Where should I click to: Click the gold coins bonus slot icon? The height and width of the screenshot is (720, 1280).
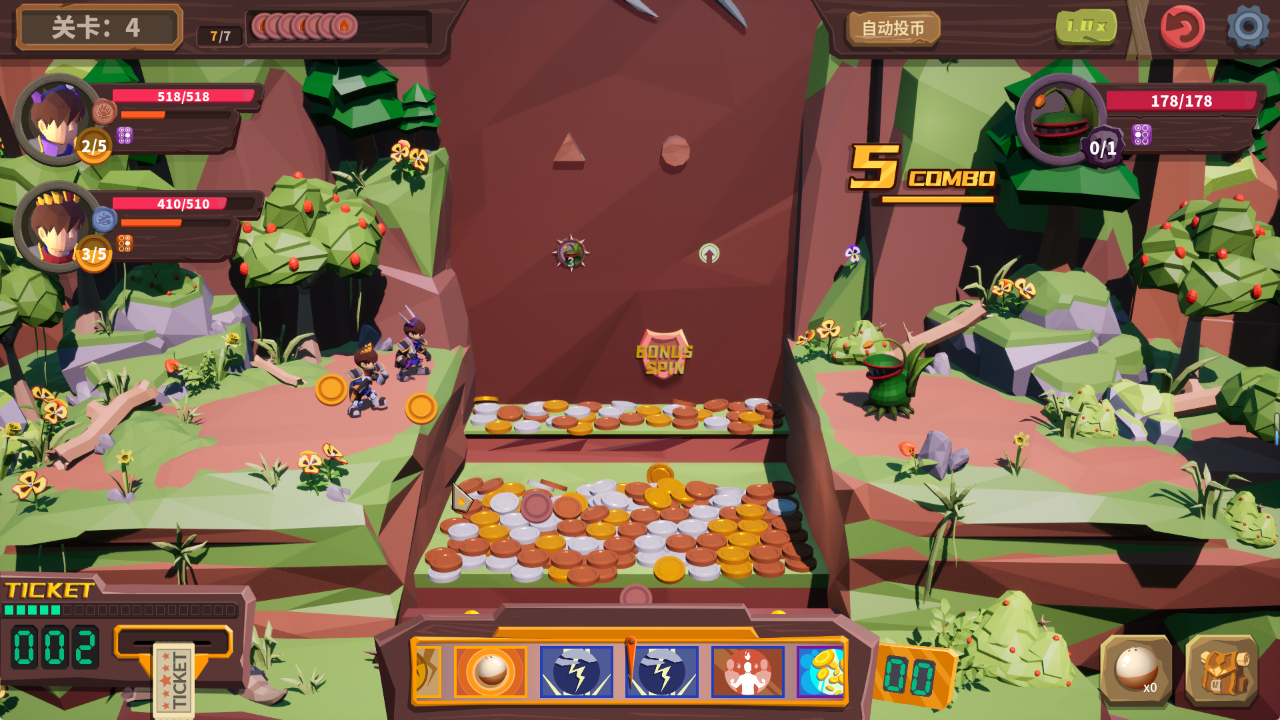[821, 671]
